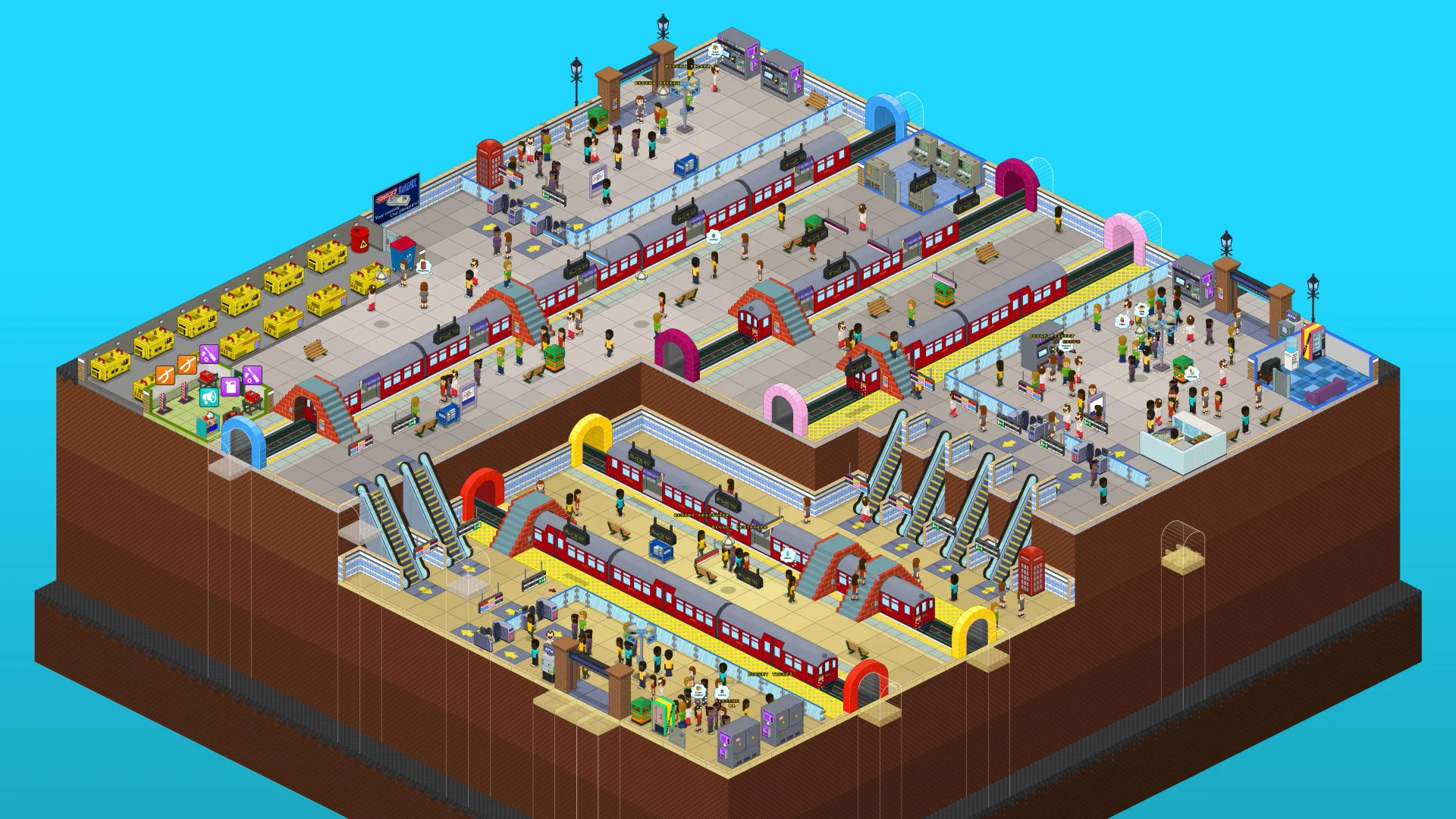1456x819 pixels.
Task: Click the second orange pliers icon above the depot
Action: (x=187, y=366)
